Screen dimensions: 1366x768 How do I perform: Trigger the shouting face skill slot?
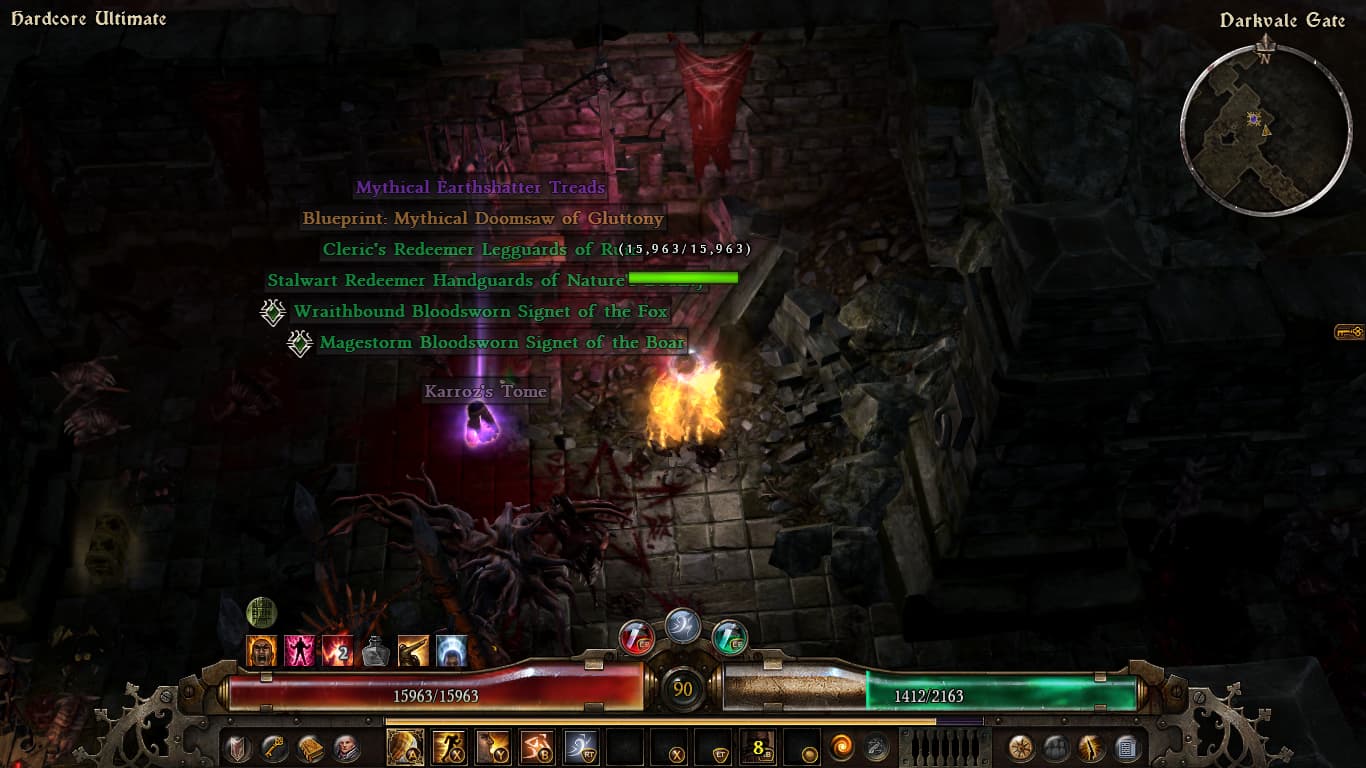click(493, 747)
